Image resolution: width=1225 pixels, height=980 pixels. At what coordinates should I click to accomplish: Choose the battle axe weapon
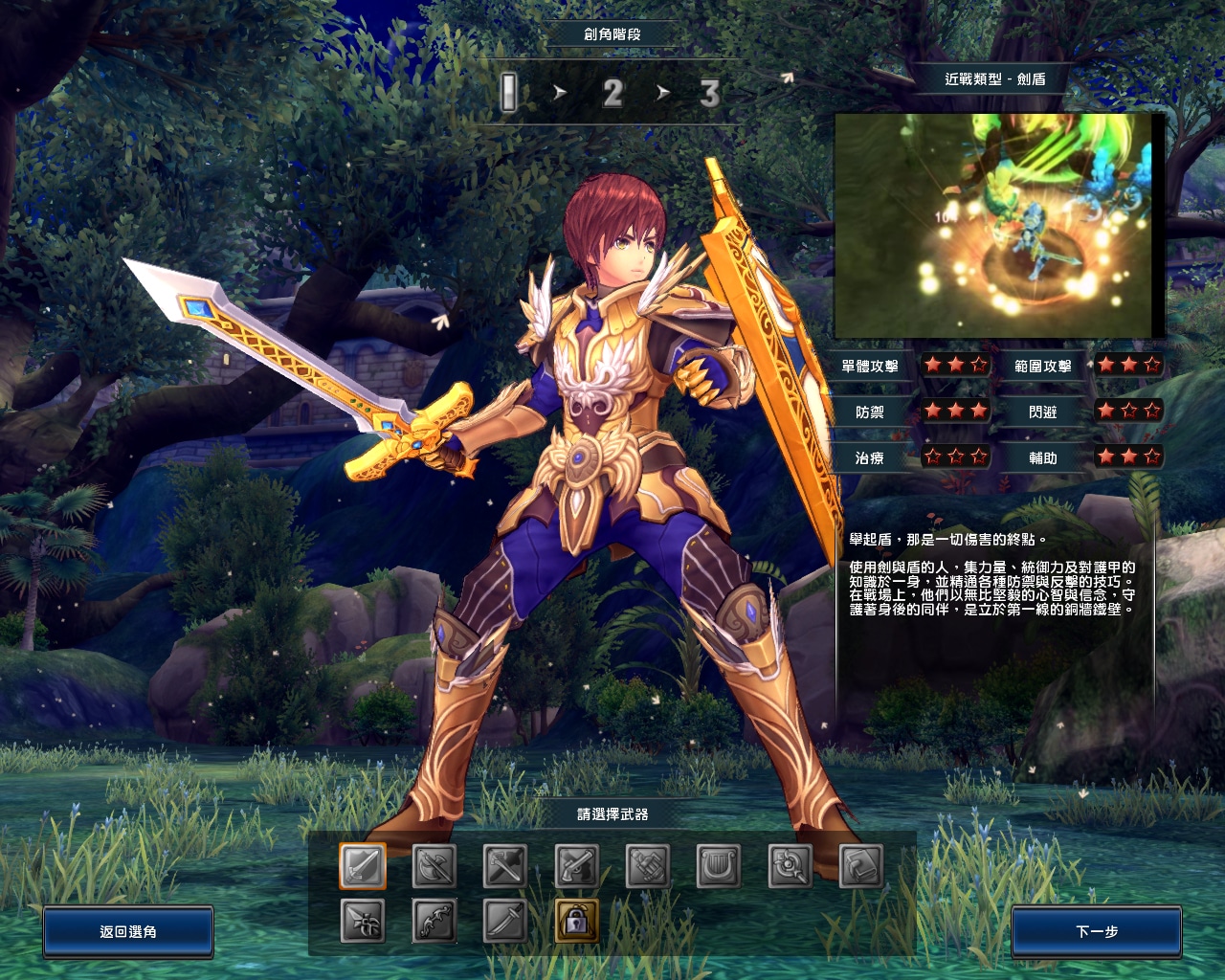[434, 867]
